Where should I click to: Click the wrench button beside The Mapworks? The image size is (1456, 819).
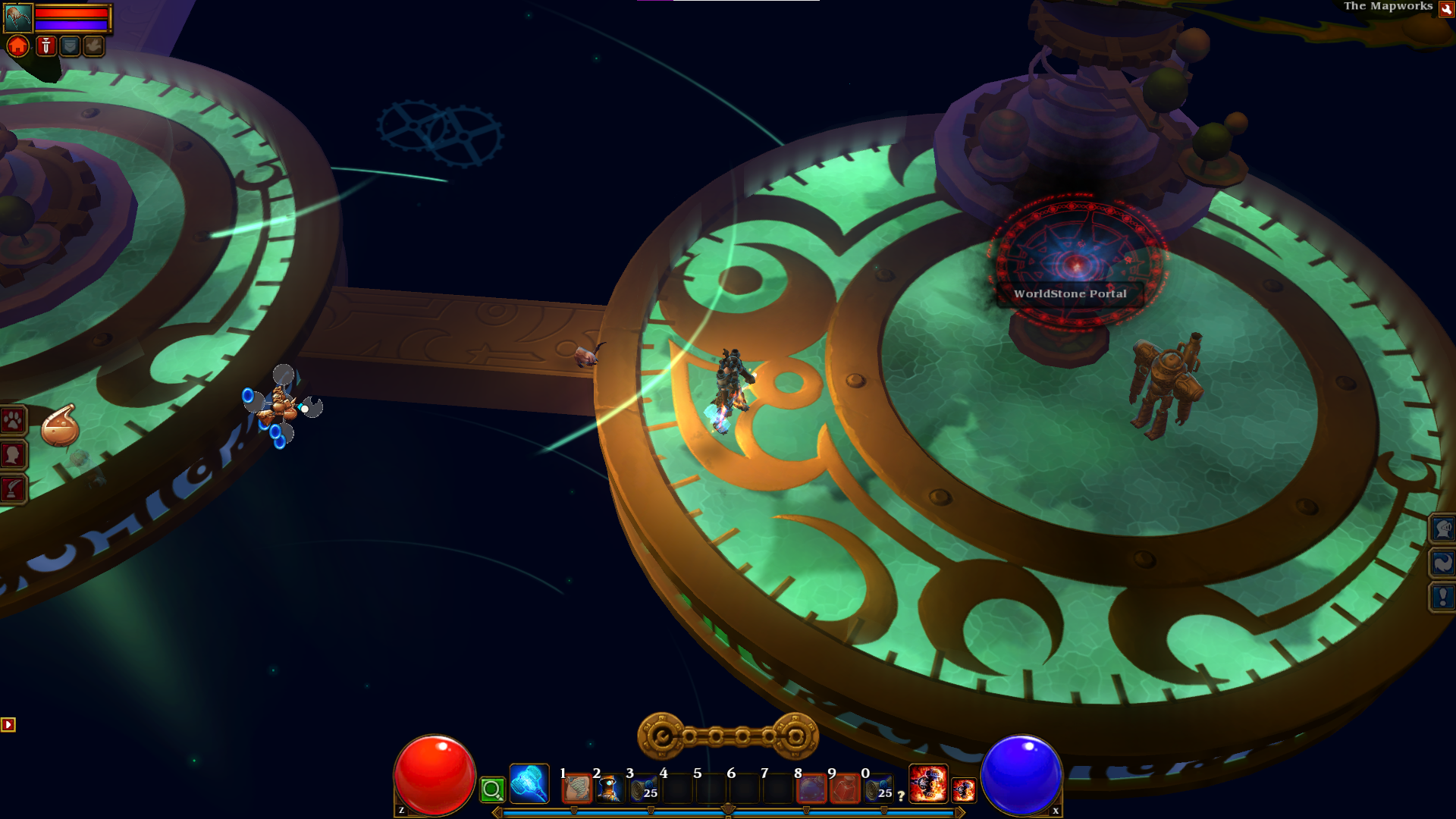[x=1445, y=9]
